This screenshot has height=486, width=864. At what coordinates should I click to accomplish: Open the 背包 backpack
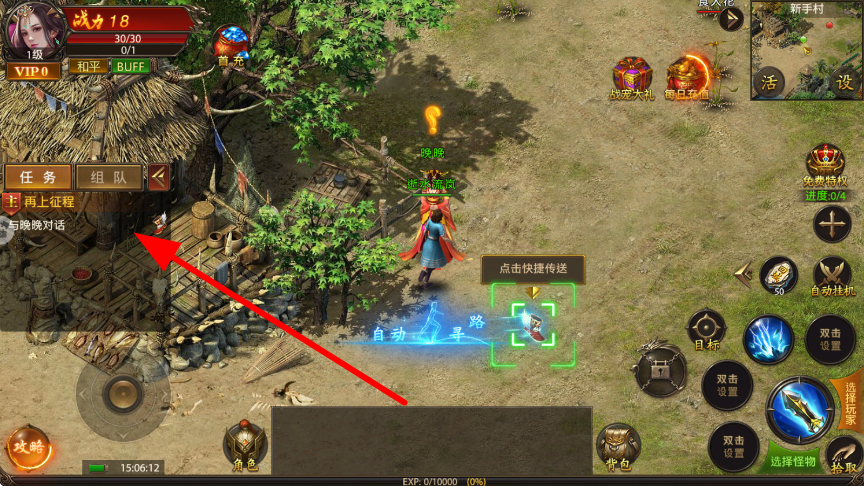click(x=617, y=446)
